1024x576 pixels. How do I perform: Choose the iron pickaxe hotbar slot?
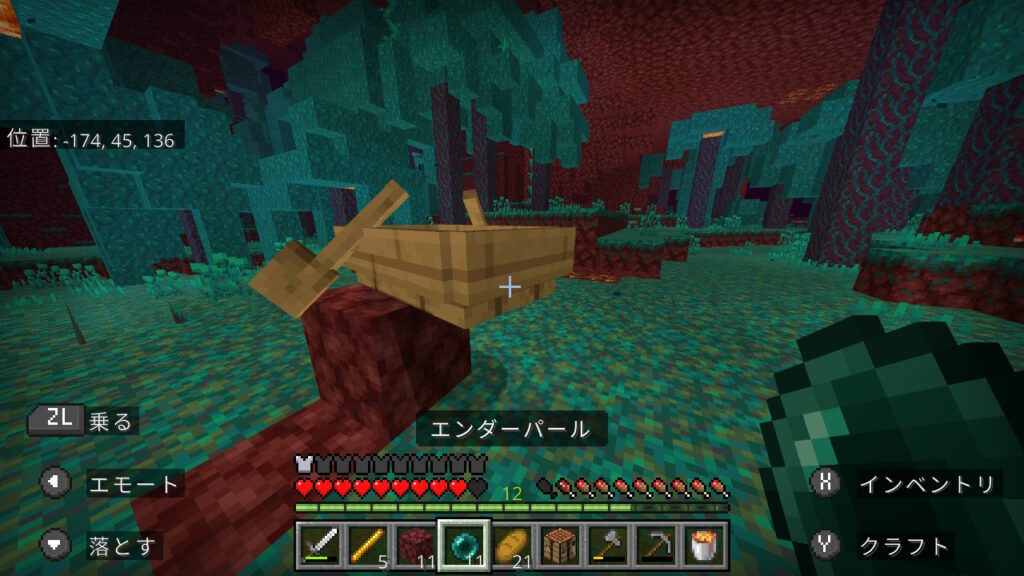(x=656, y=546)
